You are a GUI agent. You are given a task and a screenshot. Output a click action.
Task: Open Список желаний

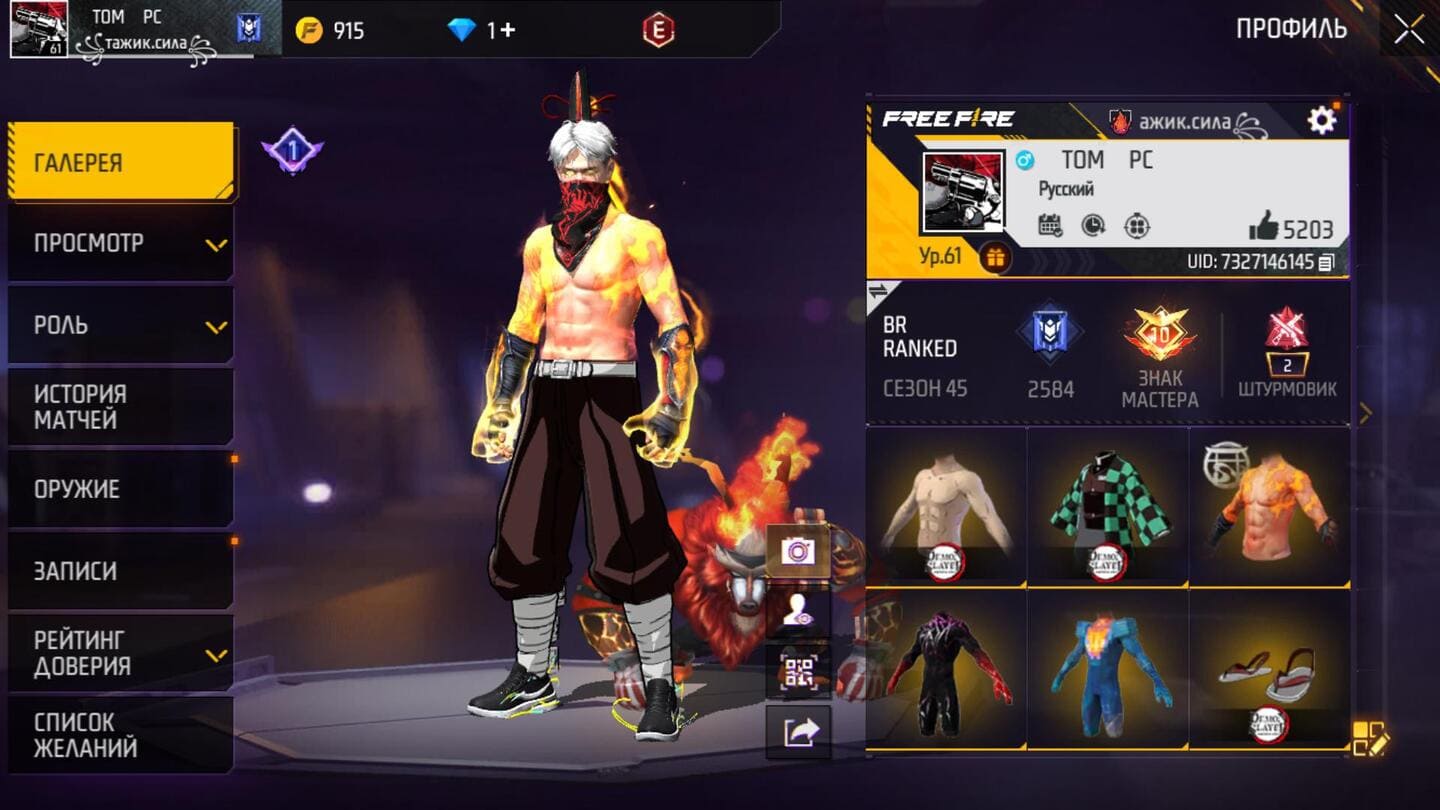point(121,735)
